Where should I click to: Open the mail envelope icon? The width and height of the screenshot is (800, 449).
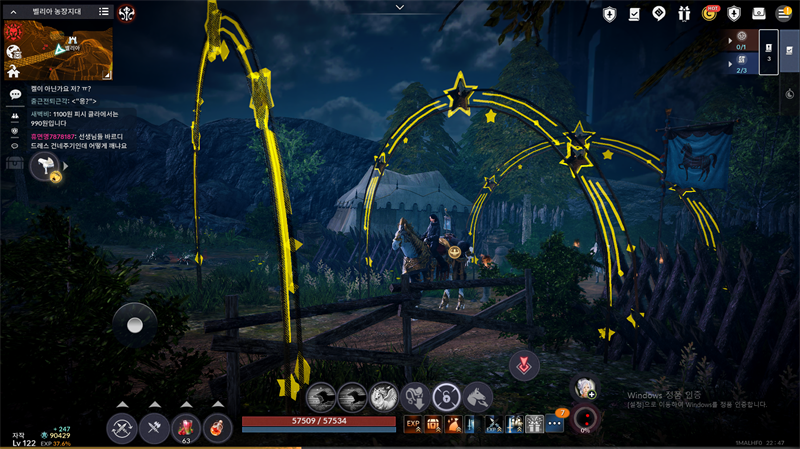pyautogui.click(x=759, y=13)
